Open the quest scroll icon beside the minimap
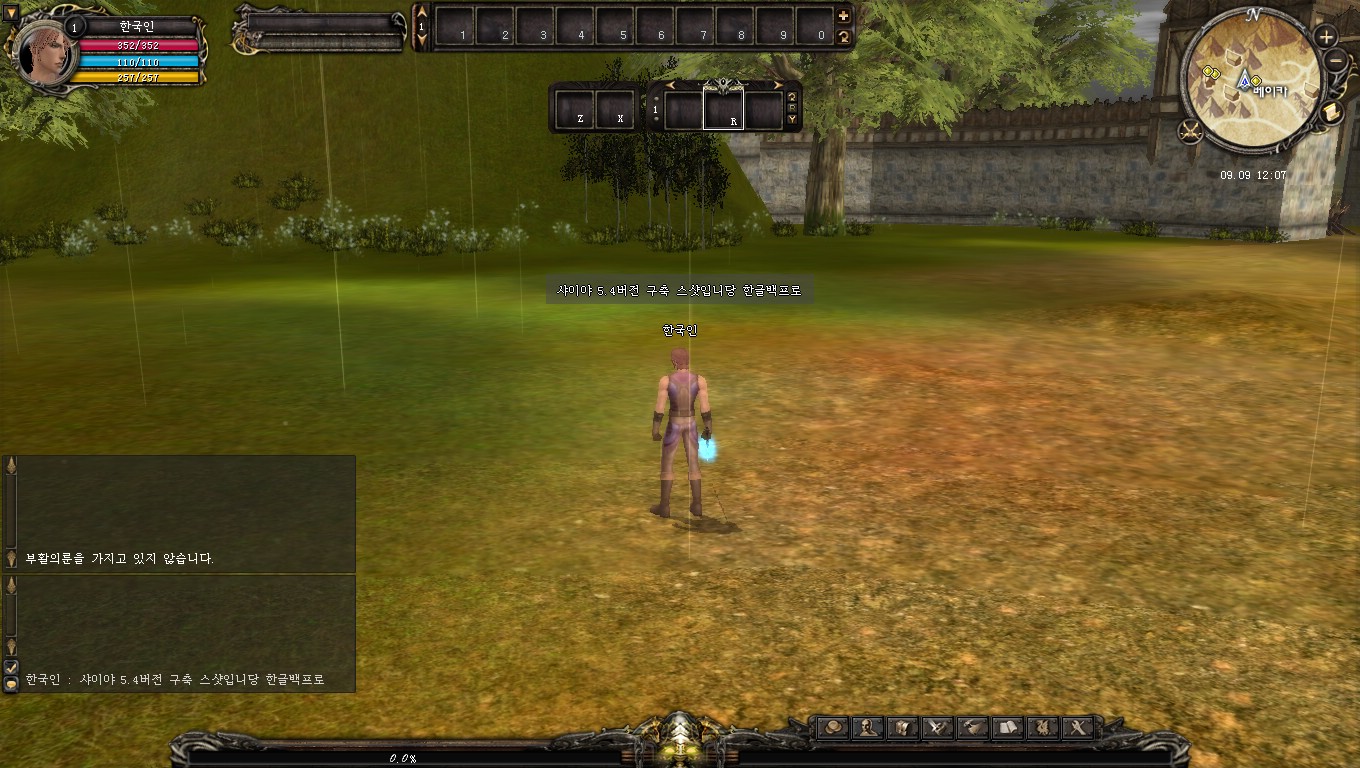This screenshot has height=768, width=1360. (x=1331, y=110)
